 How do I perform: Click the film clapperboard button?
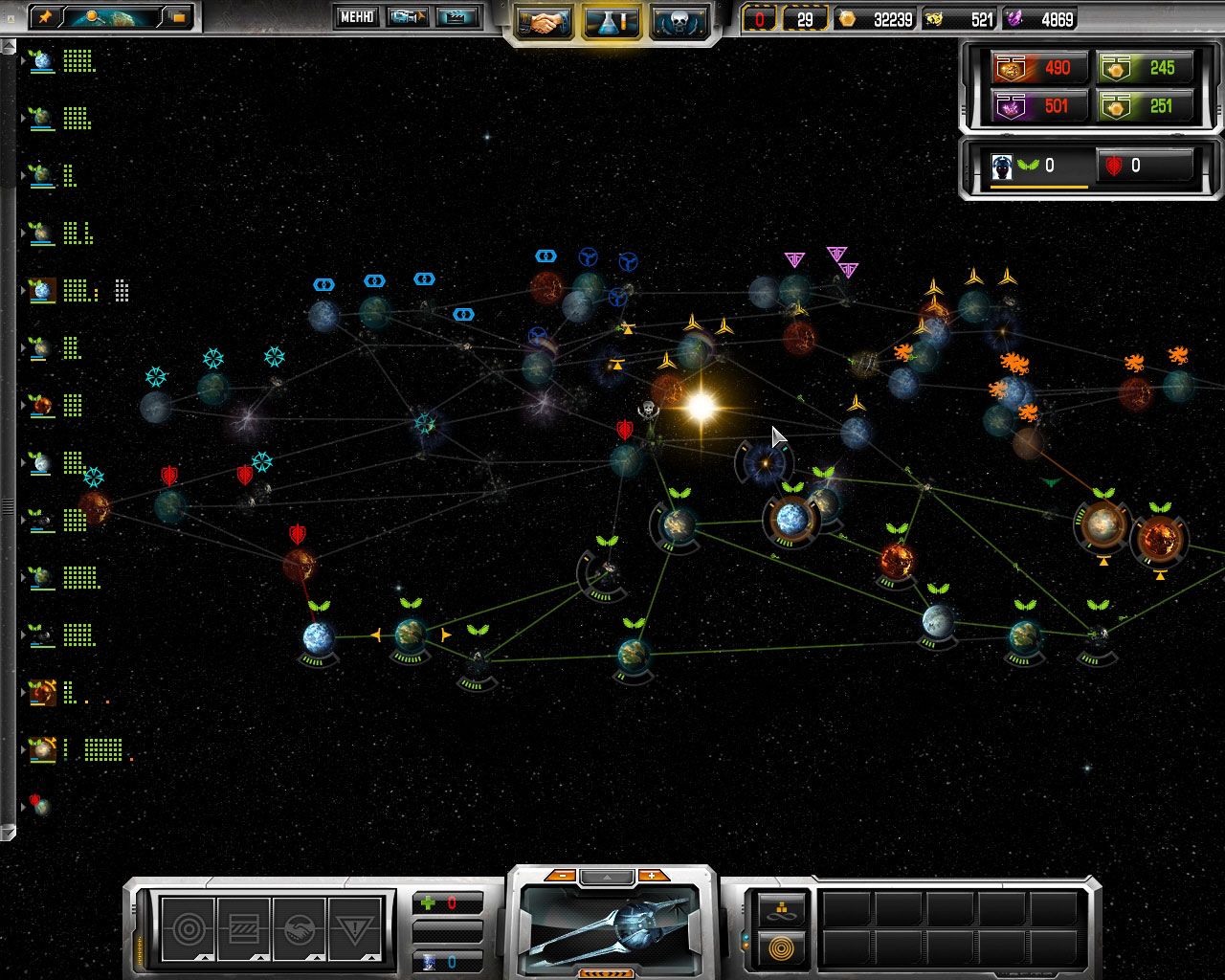pyautogui.click(x=457, y=16)
